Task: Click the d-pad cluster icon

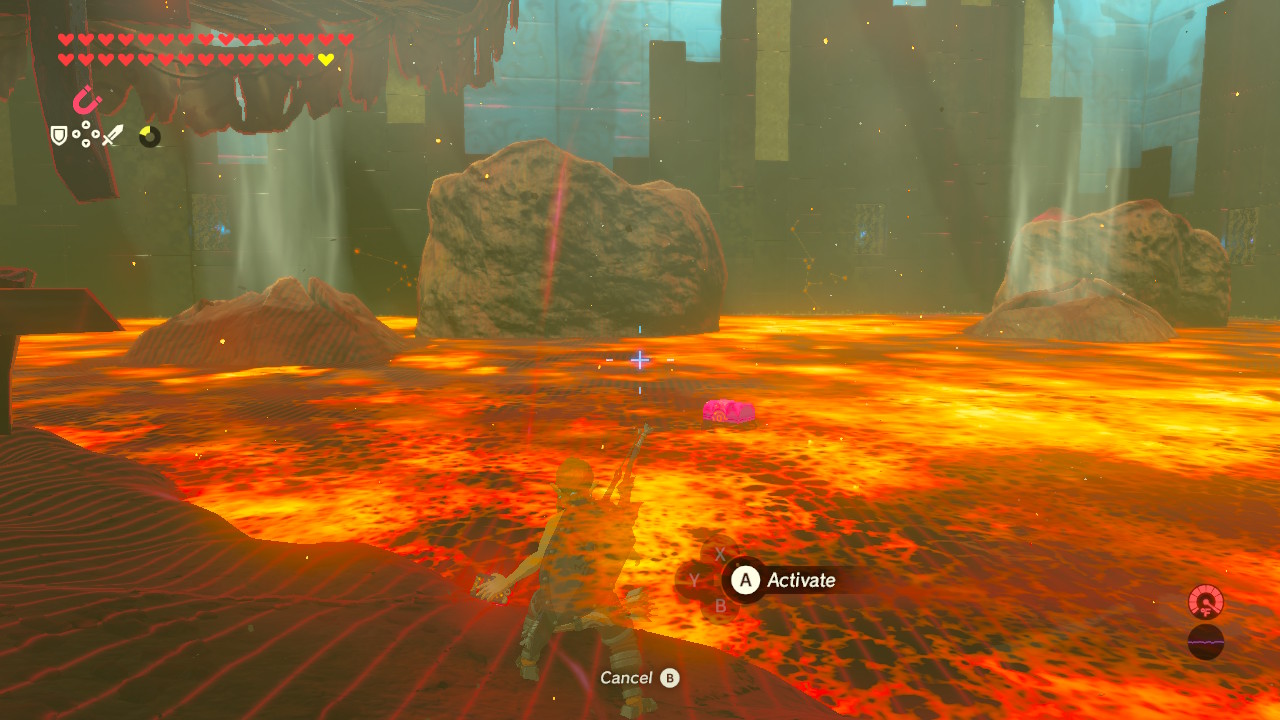Action: pyautogui.click(x=84, y=134)
